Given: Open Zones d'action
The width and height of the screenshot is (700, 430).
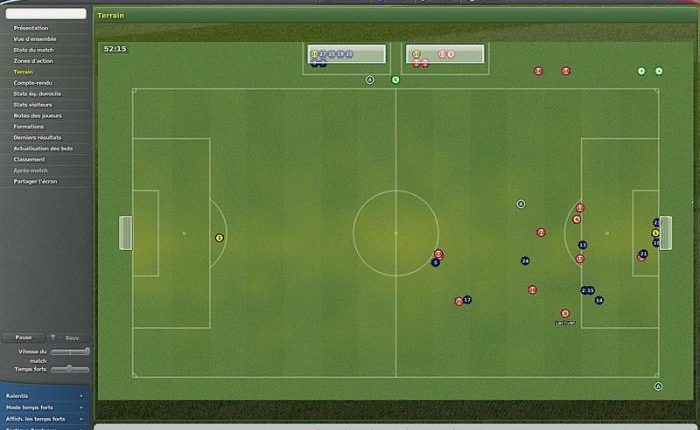Looking at the screenshot, I should pos(31,61).
